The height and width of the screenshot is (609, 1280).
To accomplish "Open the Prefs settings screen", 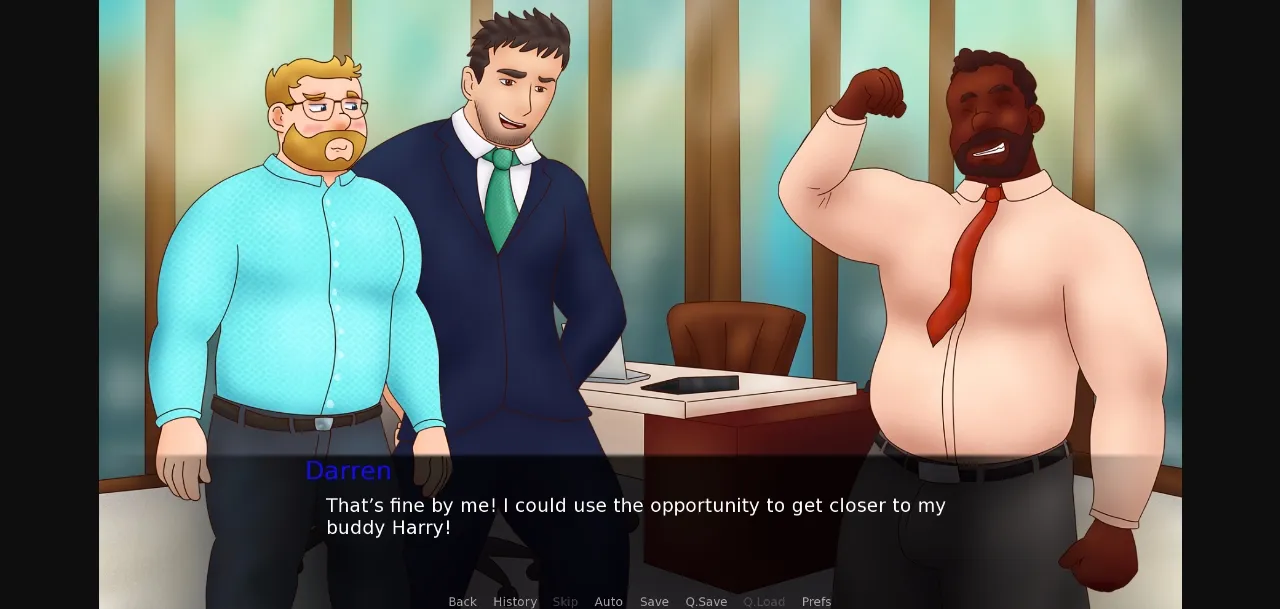I will (x=816, y=601).
